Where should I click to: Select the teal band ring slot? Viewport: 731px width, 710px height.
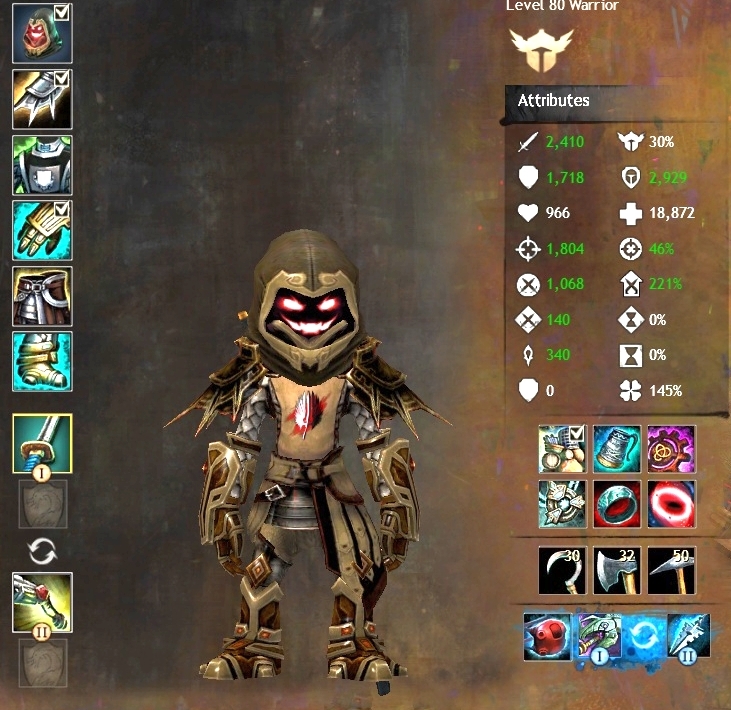617,503
